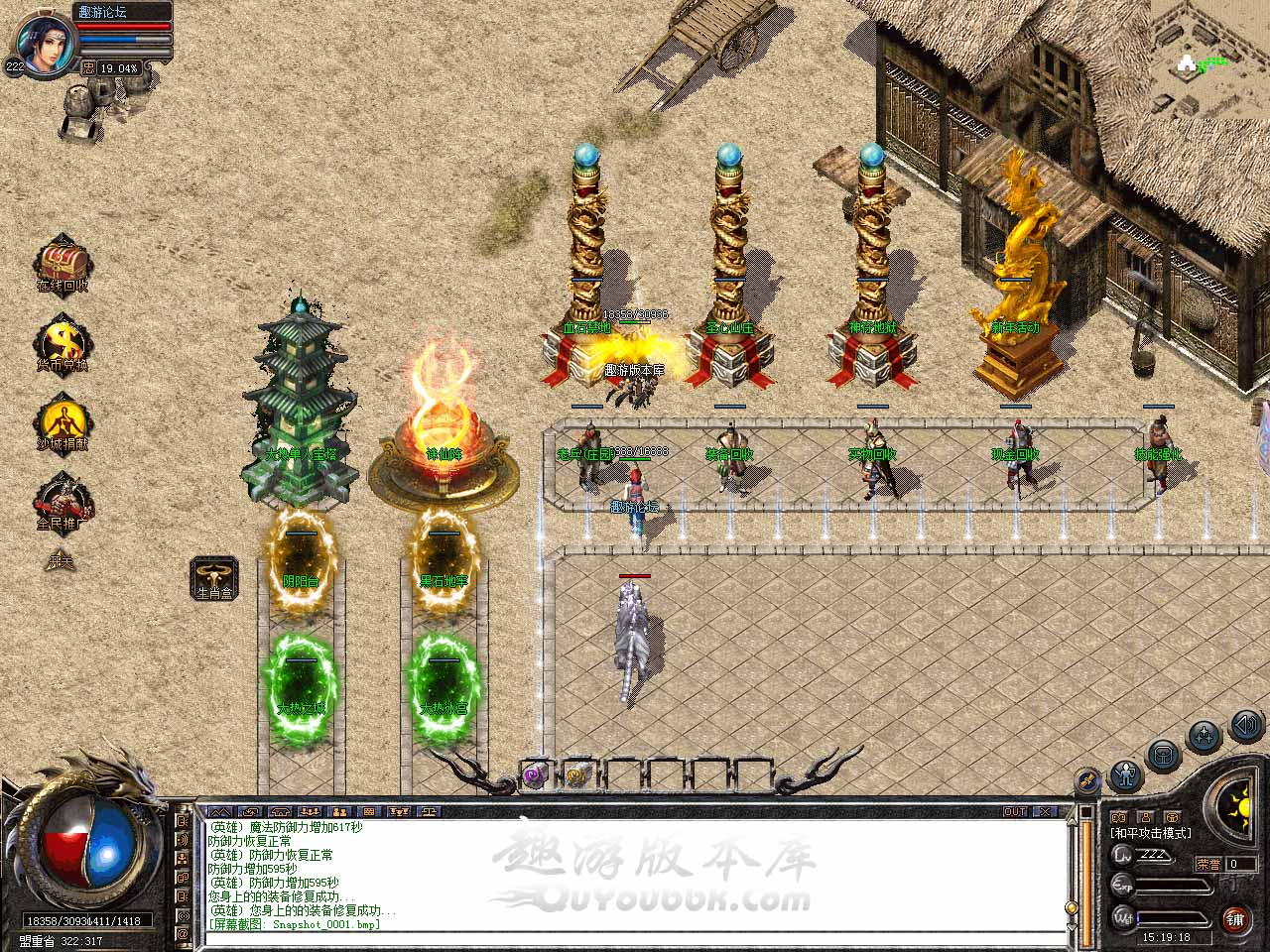
Task: Click the player portrait avatar
Action: tap(44, 42)
